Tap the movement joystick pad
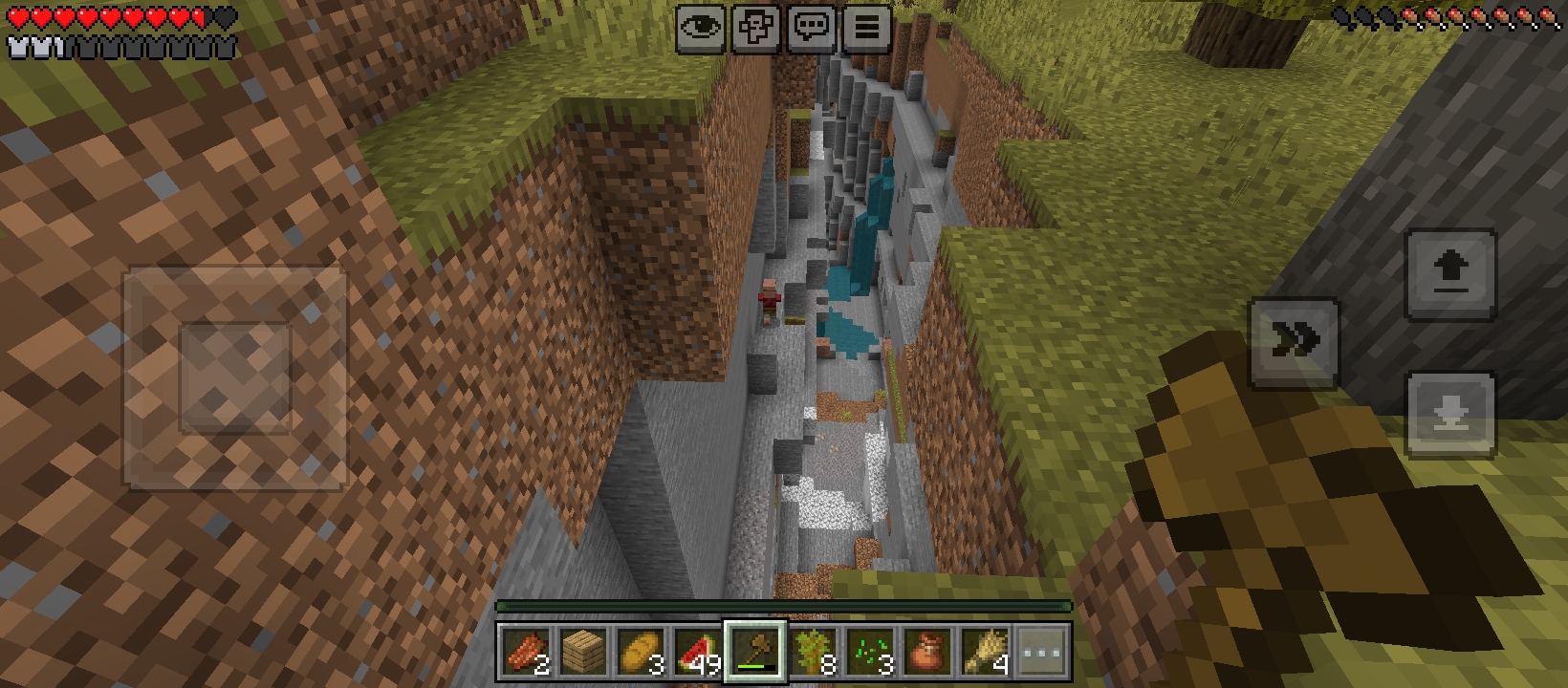The width and height of the screenshot is (1568, 688). click(235, 377)
